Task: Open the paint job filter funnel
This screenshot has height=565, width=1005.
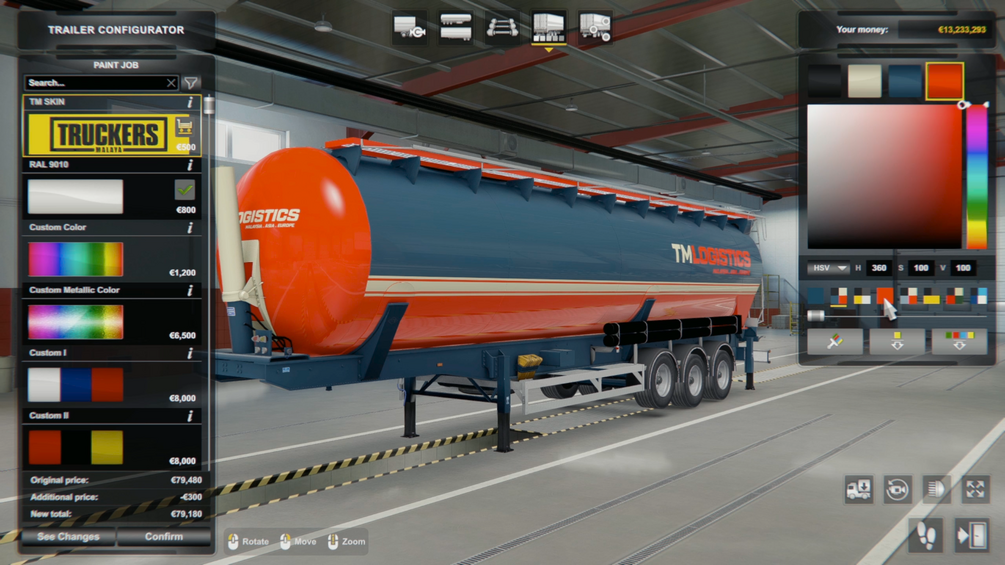Action: coord(191,83)
